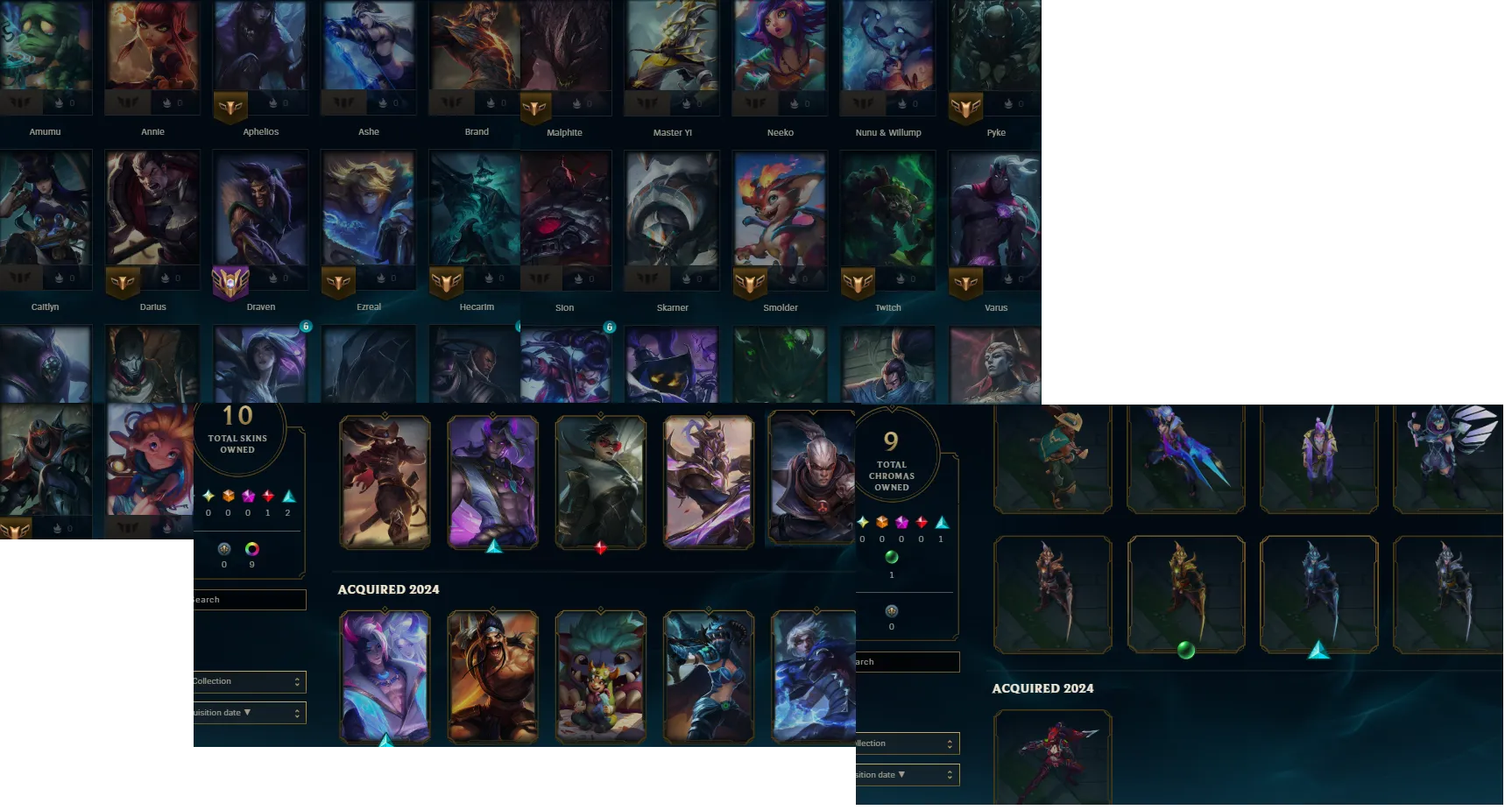
Task: Click the gold mastery badge under Smolder
Action: coord(752,283)
